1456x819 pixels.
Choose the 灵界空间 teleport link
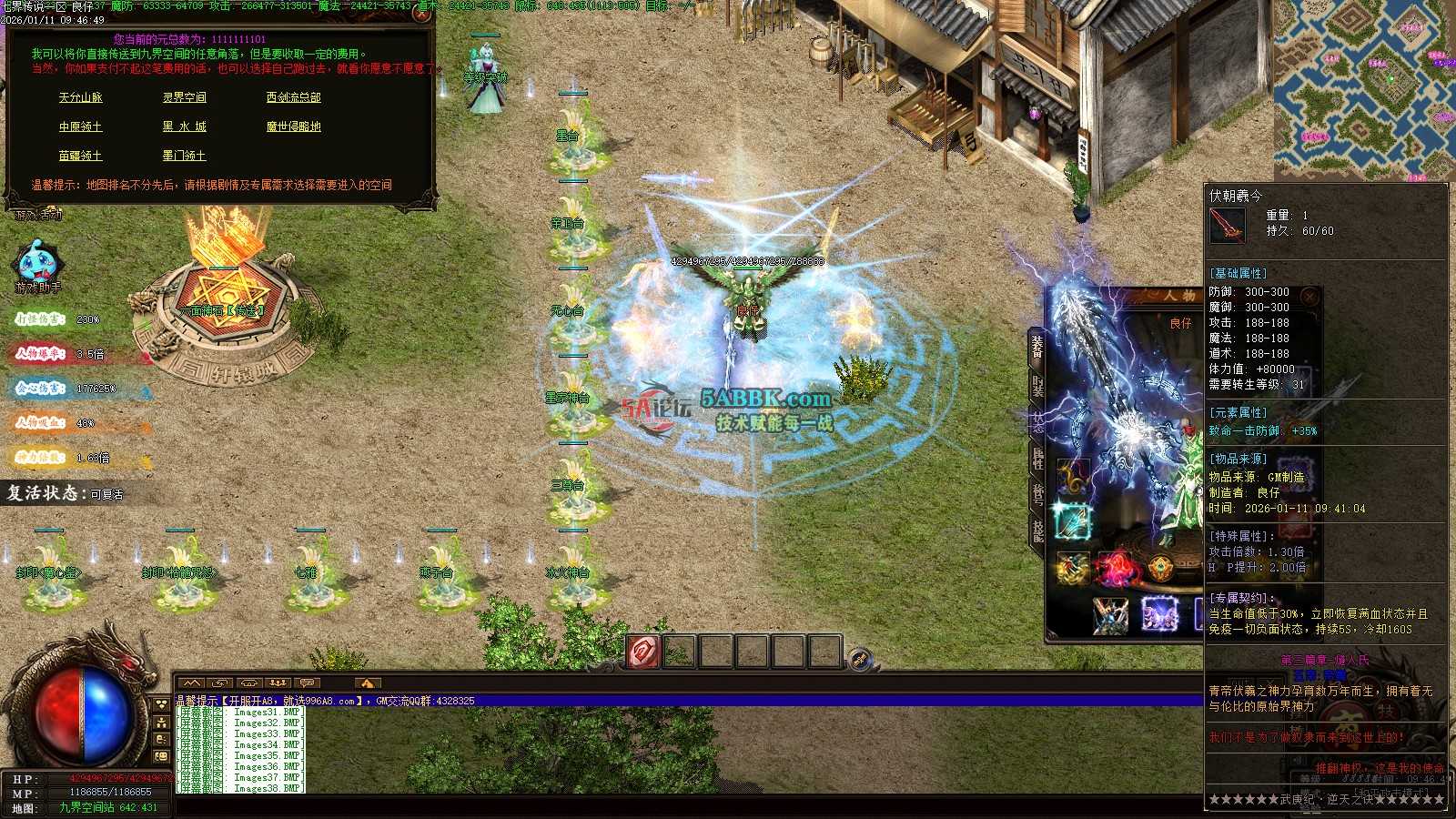click(x=184, y=97)
